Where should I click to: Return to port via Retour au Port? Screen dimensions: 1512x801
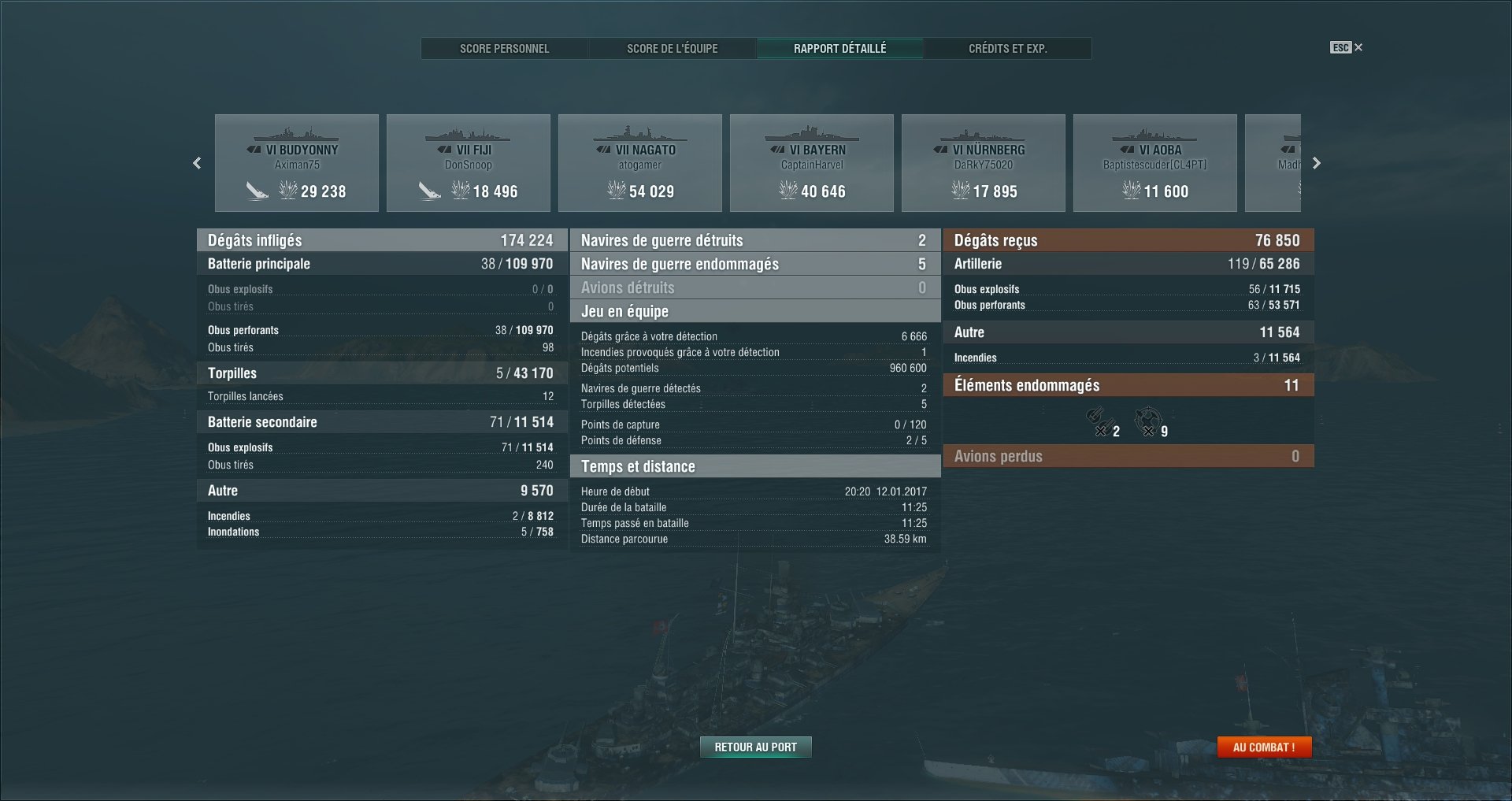point(755,747)
